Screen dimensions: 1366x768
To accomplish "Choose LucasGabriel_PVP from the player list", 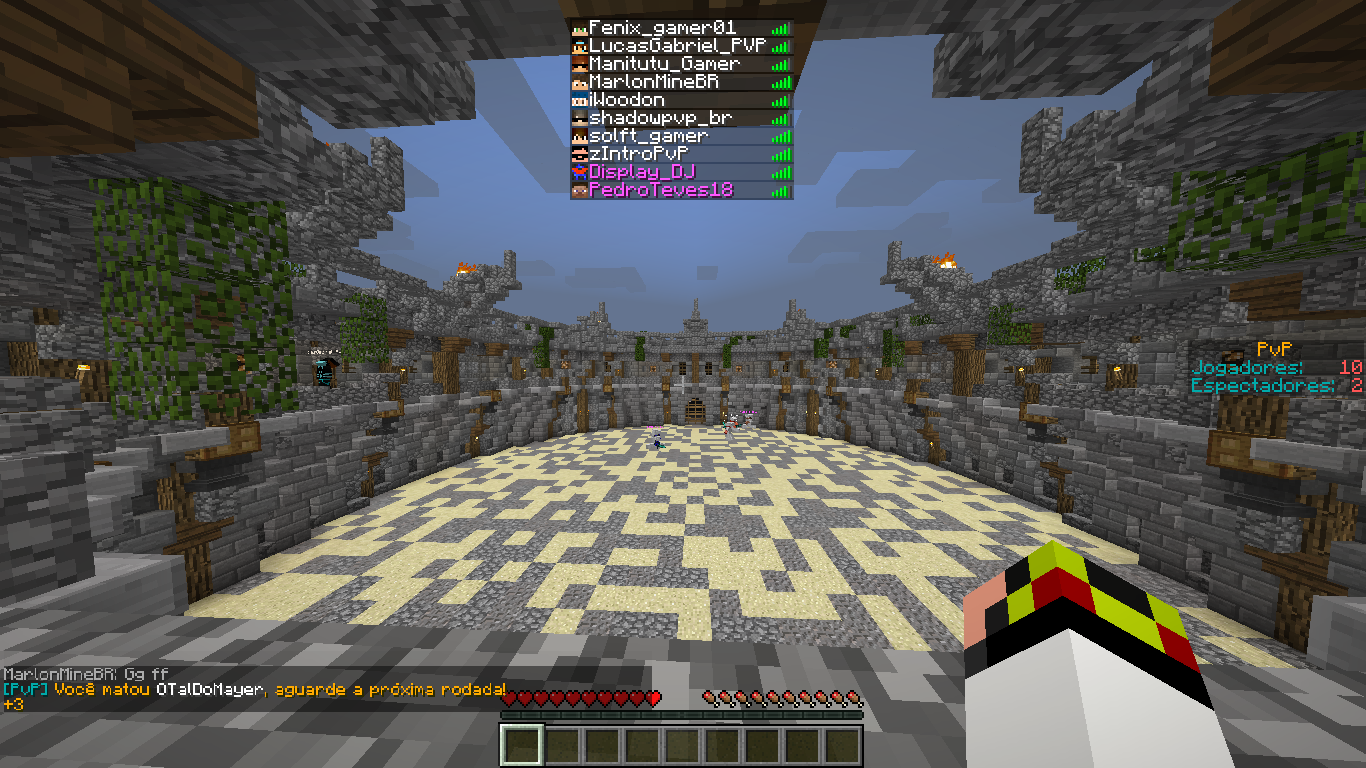I will coord(676,46).
